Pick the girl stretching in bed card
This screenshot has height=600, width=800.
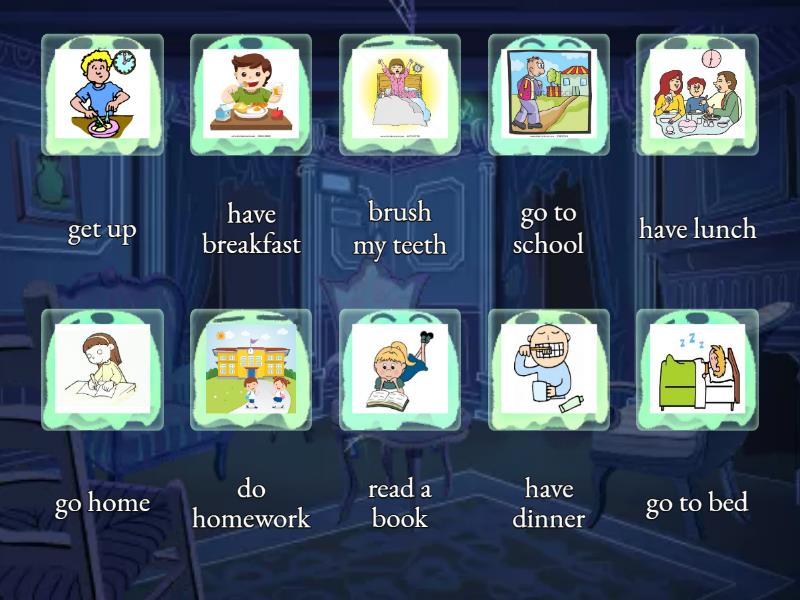400,94
